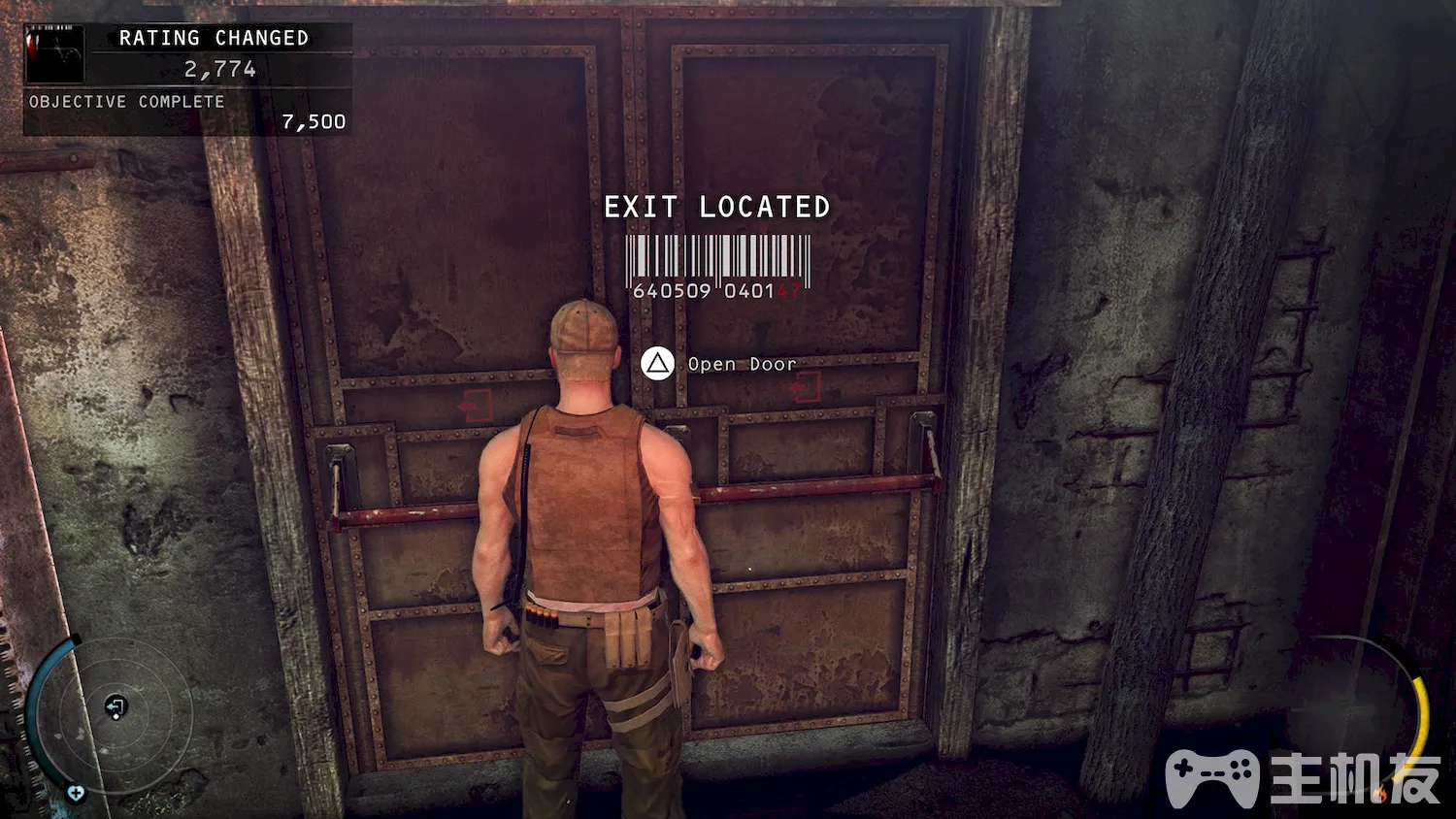Screen dimensions: 1456x819
Task: Click the gamepad logo watermark
Action: pyautogui.click(x=1212, y=776)
